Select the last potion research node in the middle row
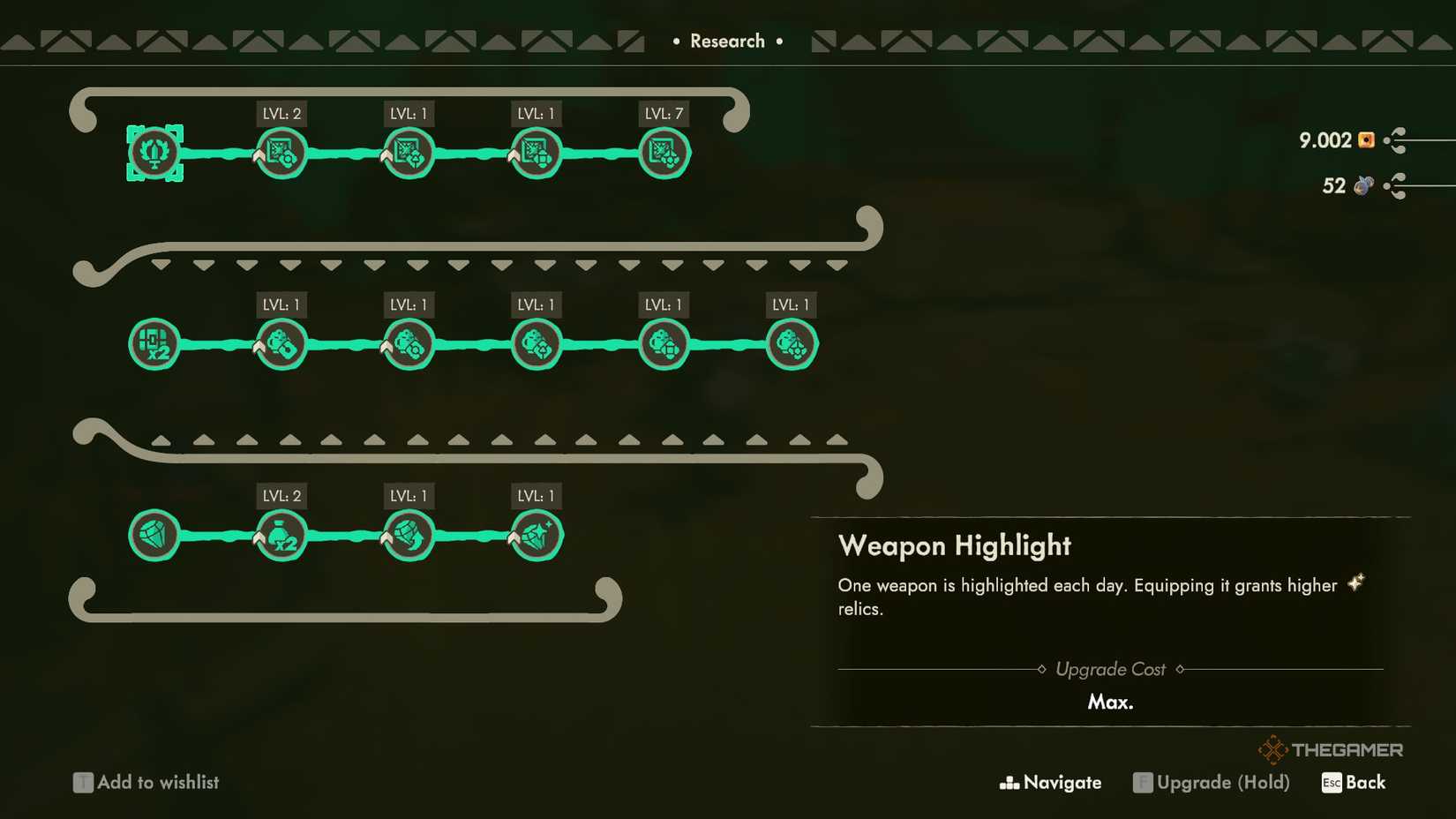 click(792, 343)
